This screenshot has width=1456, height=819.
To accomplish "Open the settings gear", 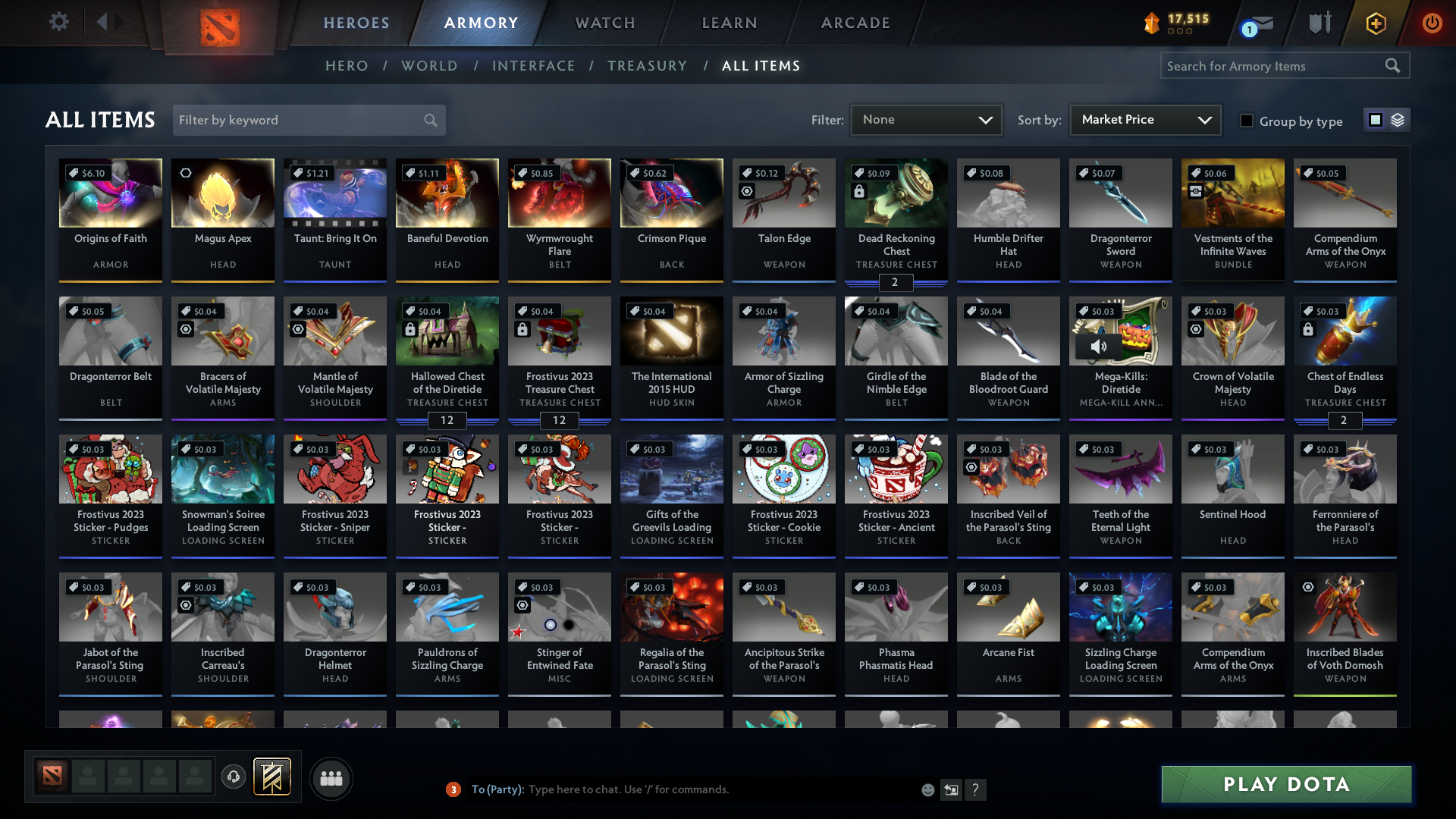I will point(58,22).
